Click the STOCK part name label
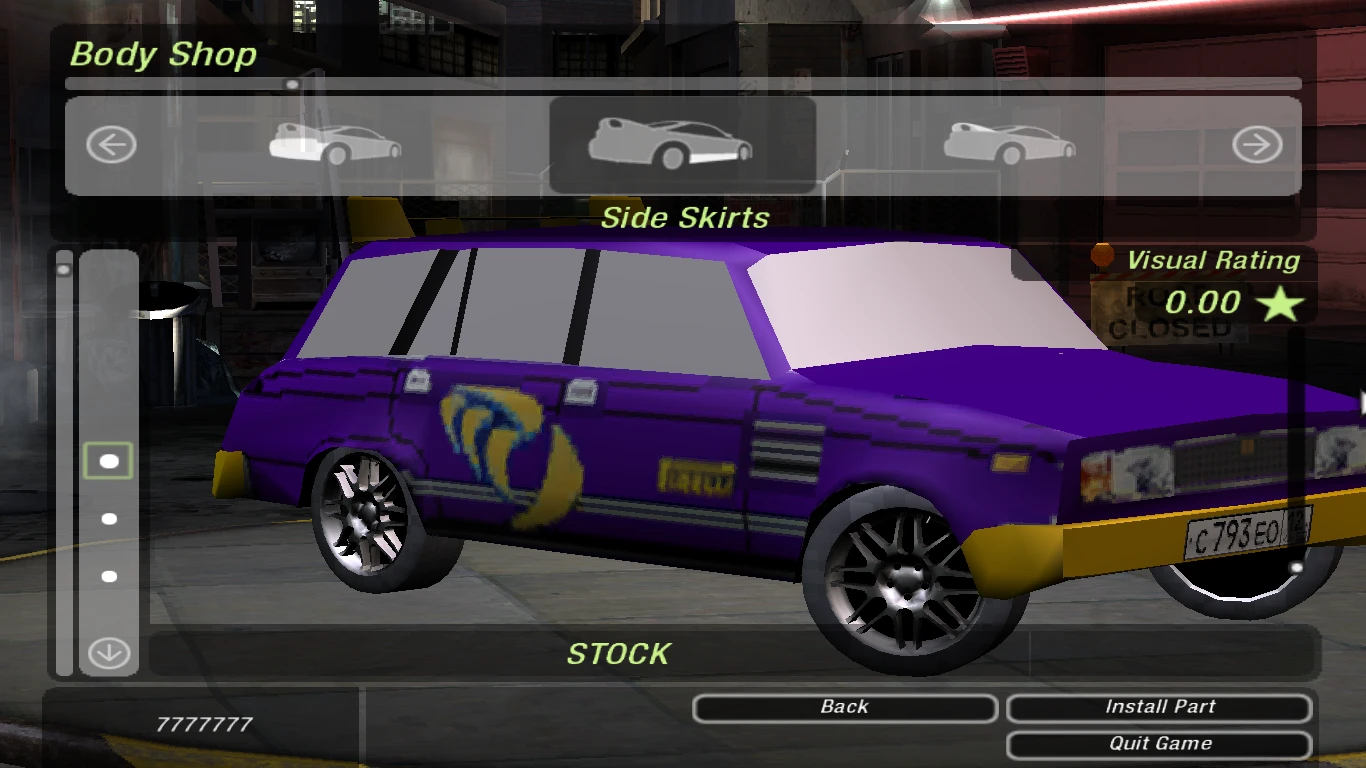1366x768 pixels. (620, 655)
